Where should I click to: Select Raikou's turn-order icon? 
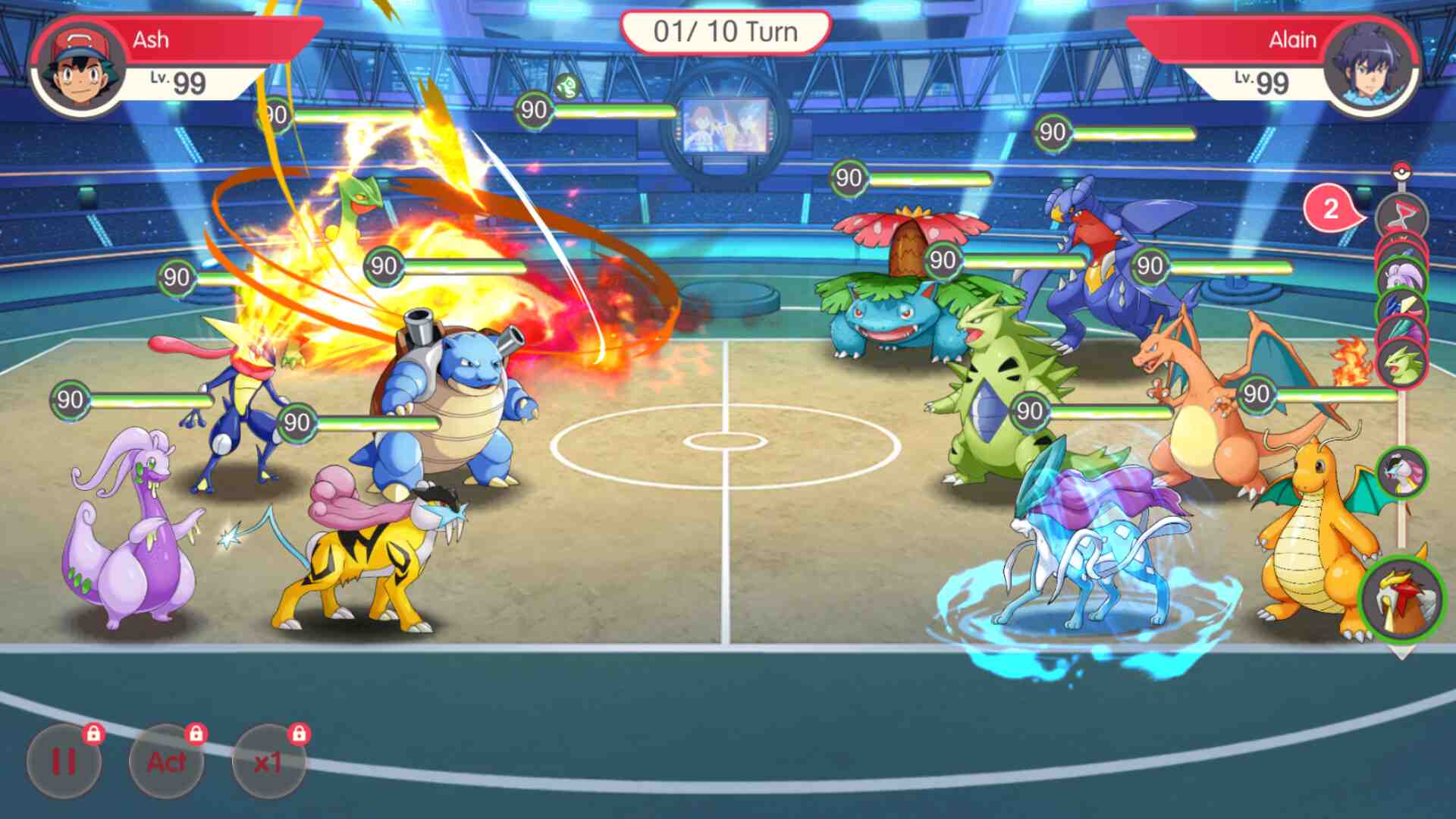[x=1401, y=472]
